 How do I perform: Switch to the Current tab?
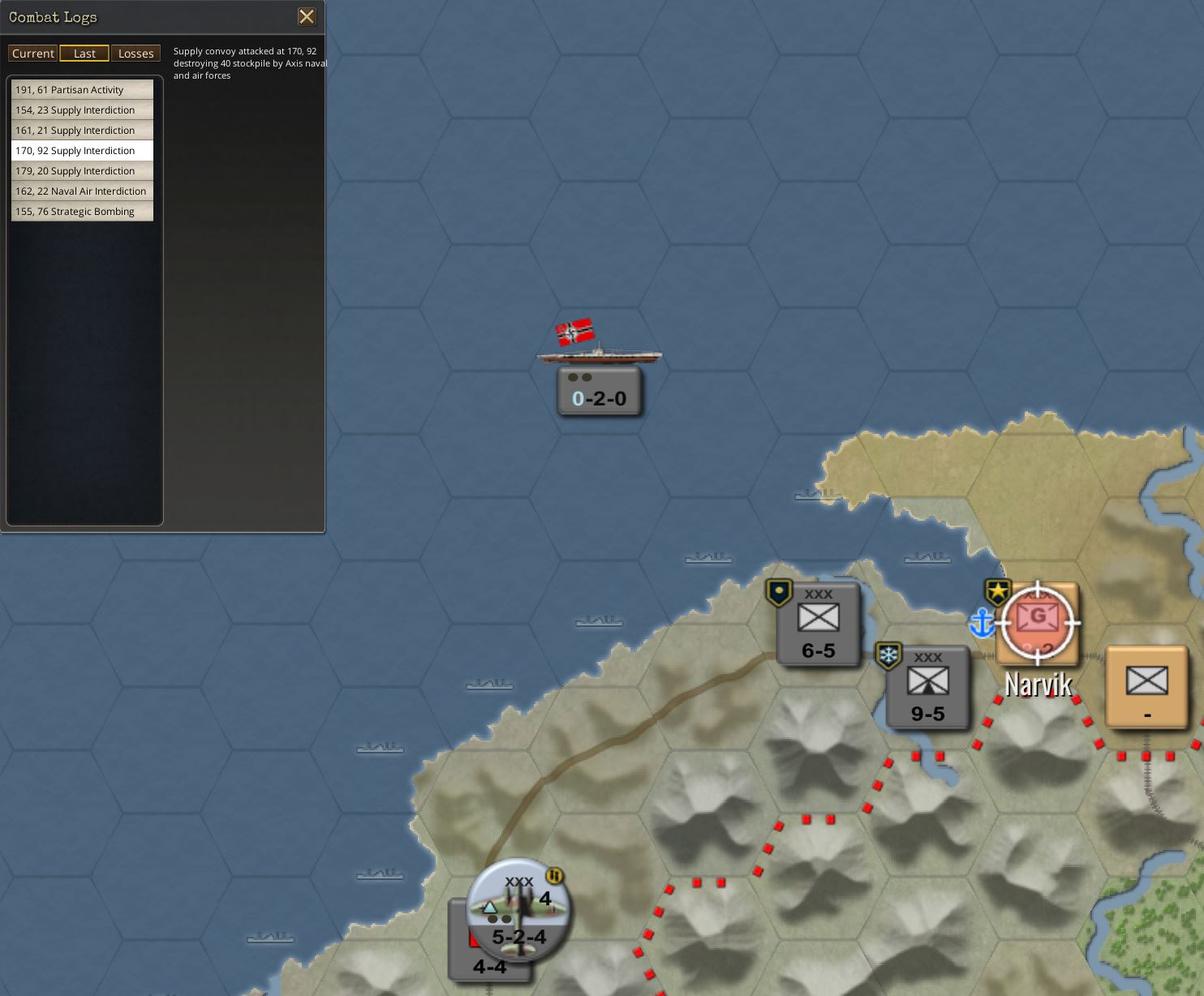point(32,53)
